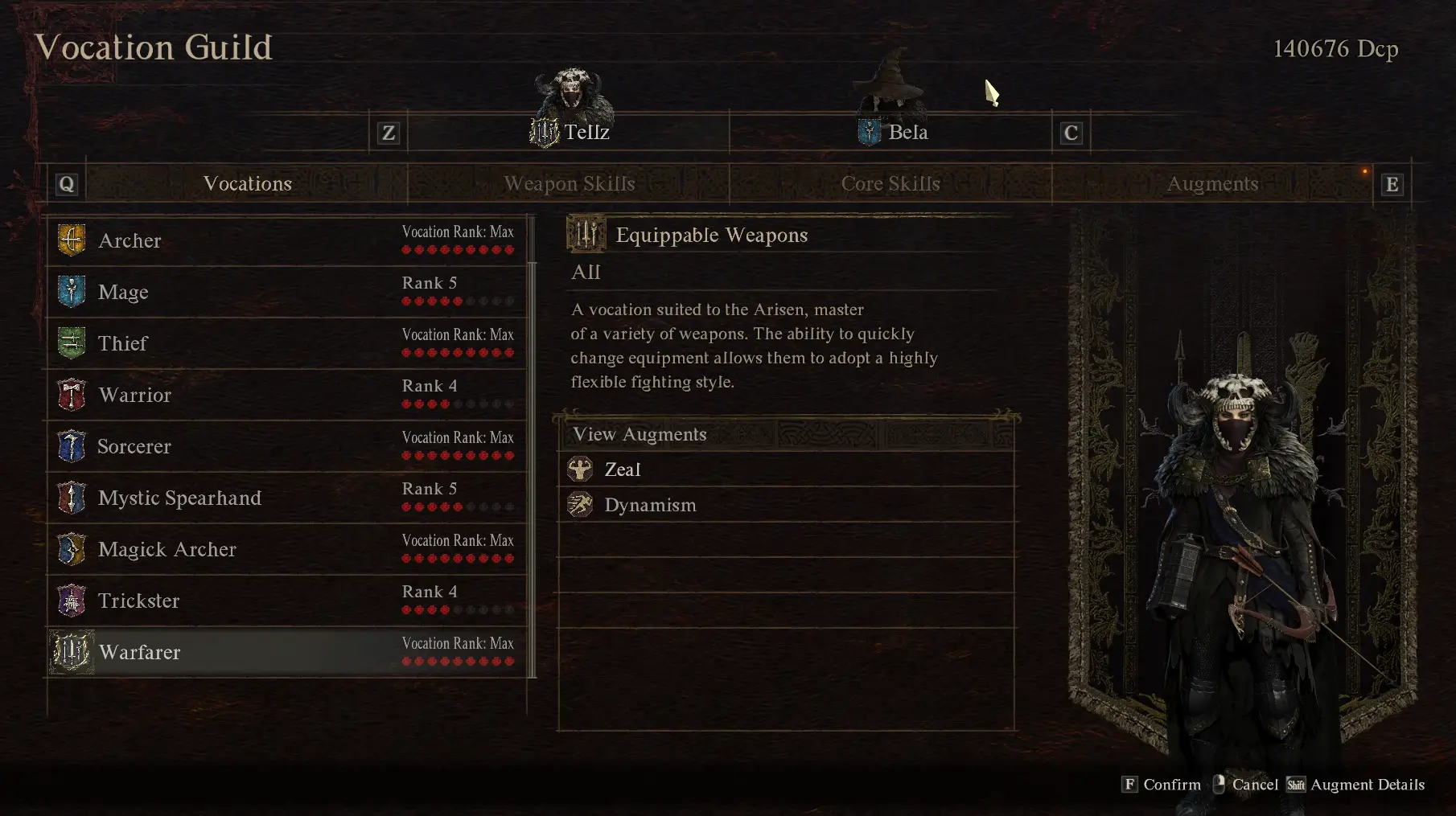Click the Dynamism augment icon
The width and height of the screenshot is (1456, 816).
pyautogui.click(x=580, y=505)
